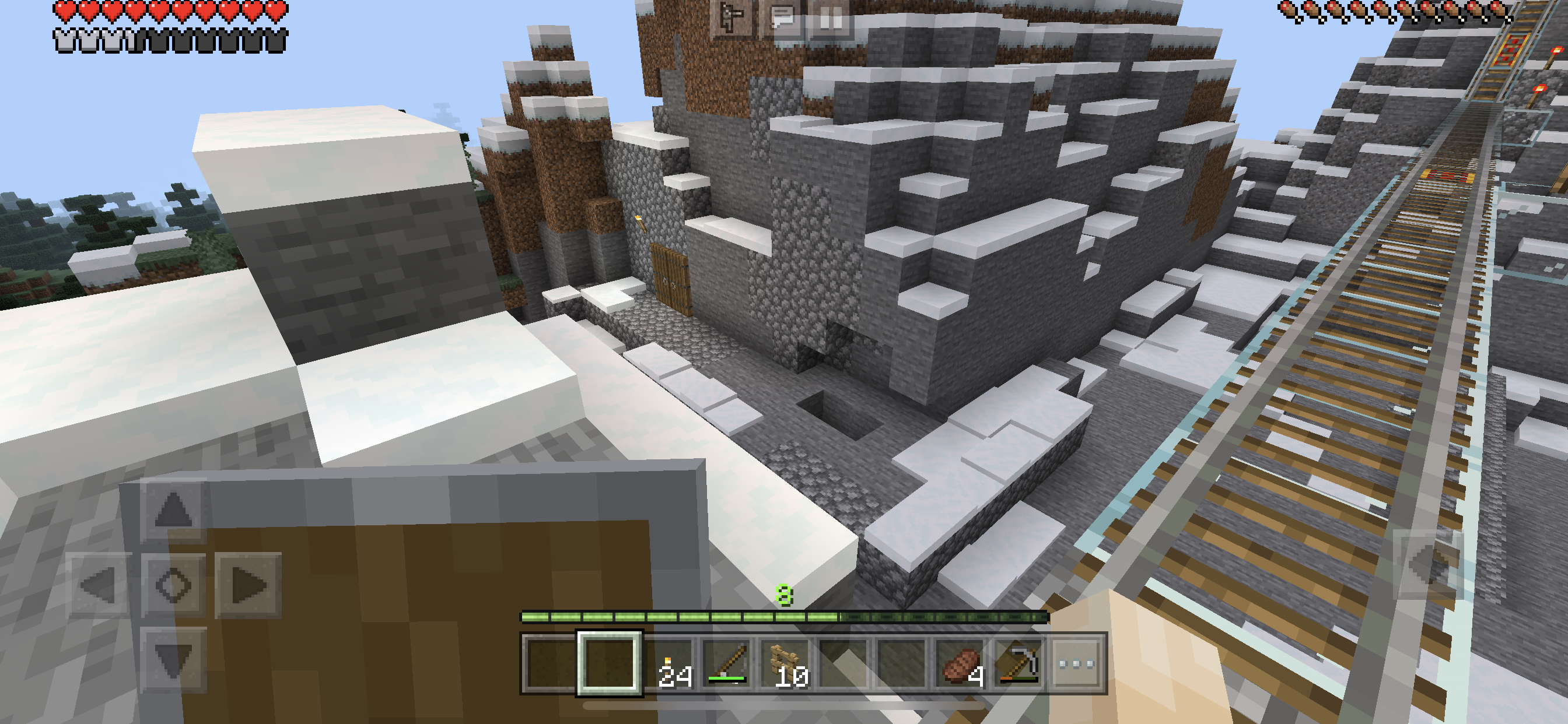Equip the pickaxe from hotbar
The width and height of the screenshot is (1568, 724).
[x=1019, y=664]
